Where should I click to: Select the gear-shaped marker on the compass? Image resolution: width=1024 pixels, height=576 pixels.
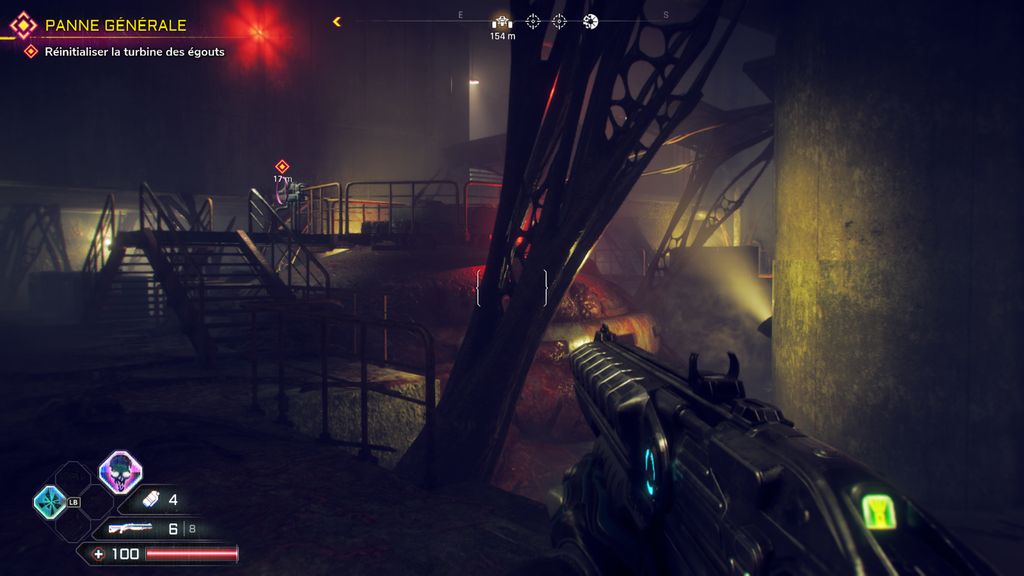[591, 21]
